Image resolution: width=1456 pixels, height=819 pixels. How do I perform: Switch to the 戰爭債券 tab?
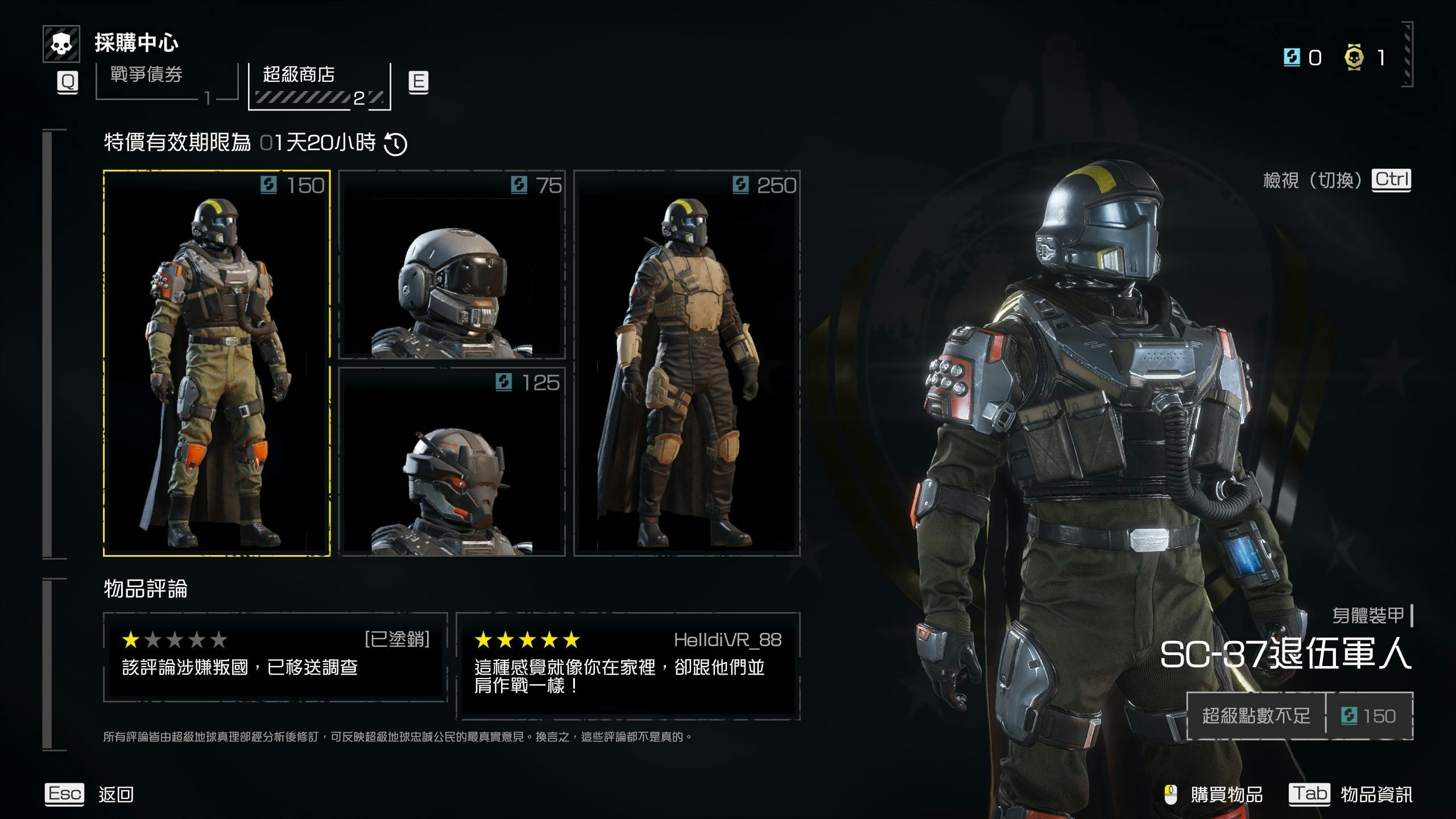166,82
